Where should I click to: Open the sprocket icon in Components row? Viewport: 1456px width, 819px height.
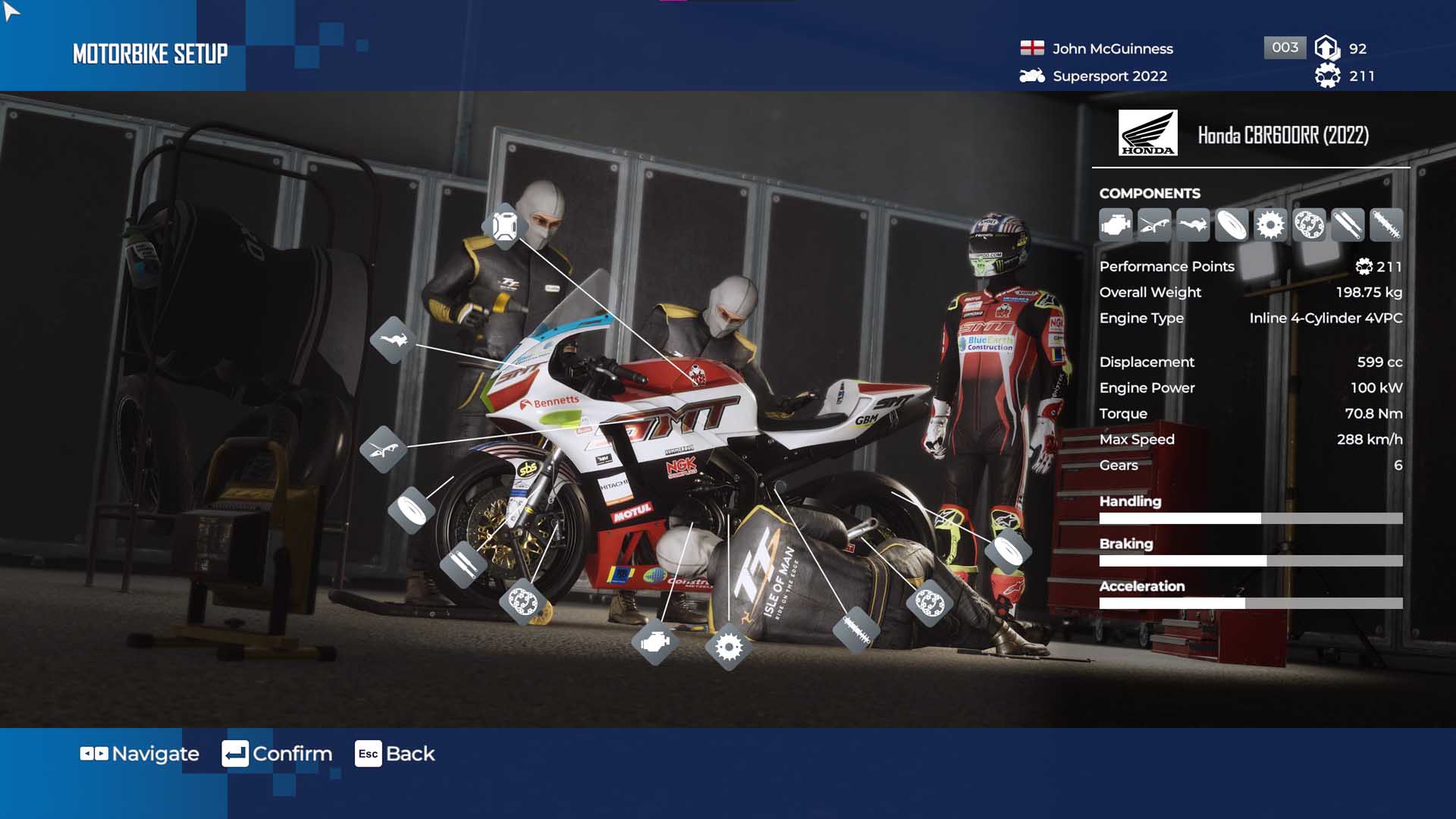click(1270, 225)
